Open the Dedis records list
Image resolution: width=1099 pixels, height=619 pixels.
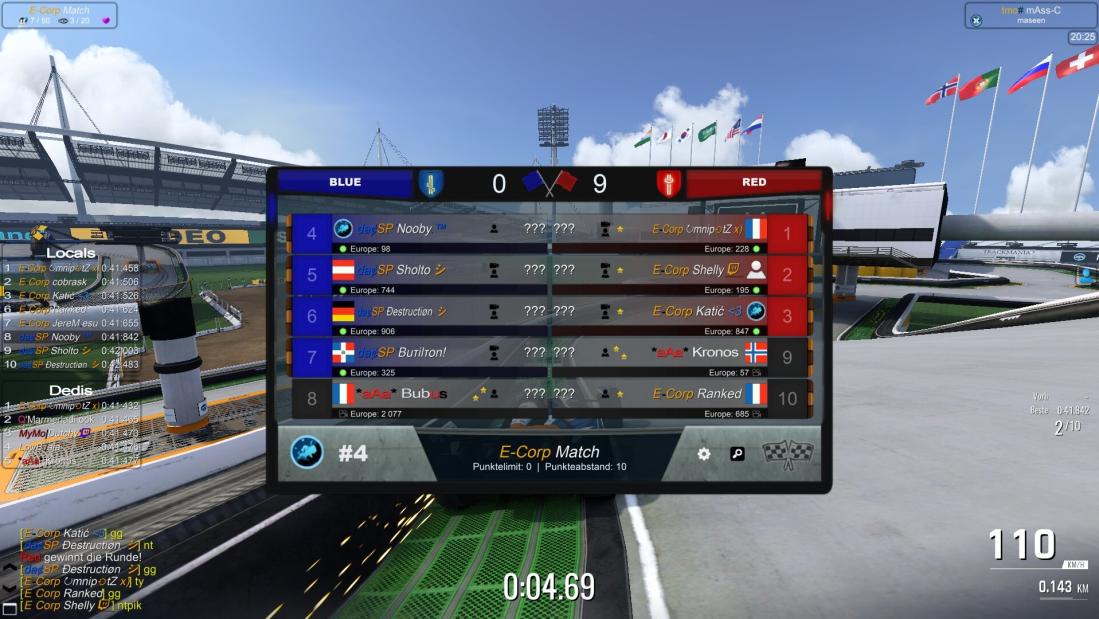click(70, 390)
